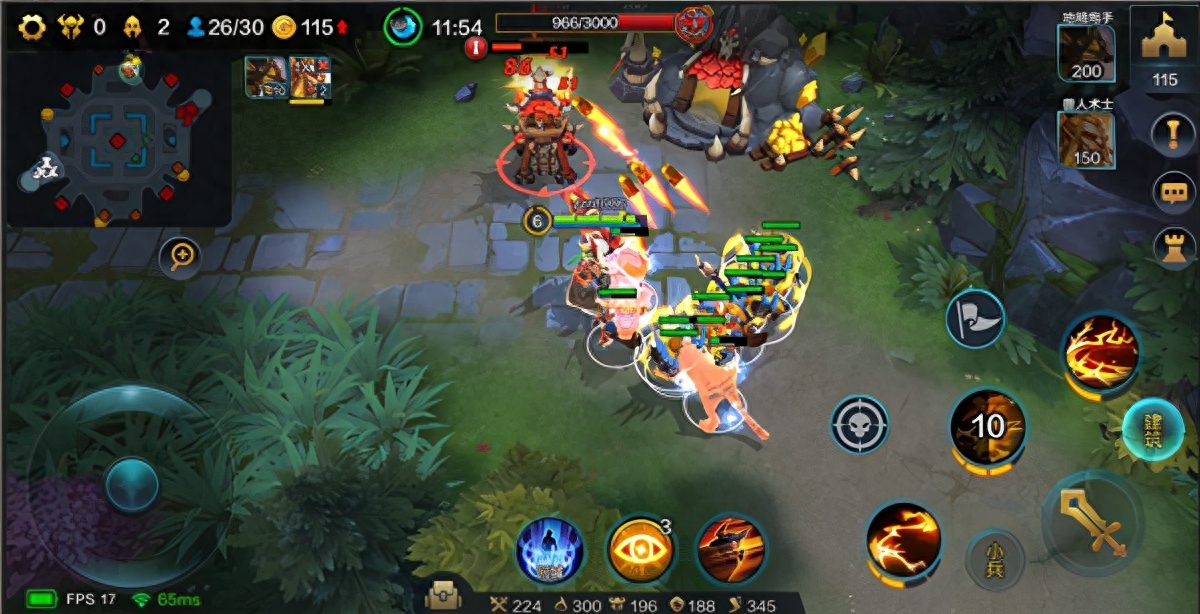
Task: Open the chat bubble button
Action: click(x=1174, y=190)
